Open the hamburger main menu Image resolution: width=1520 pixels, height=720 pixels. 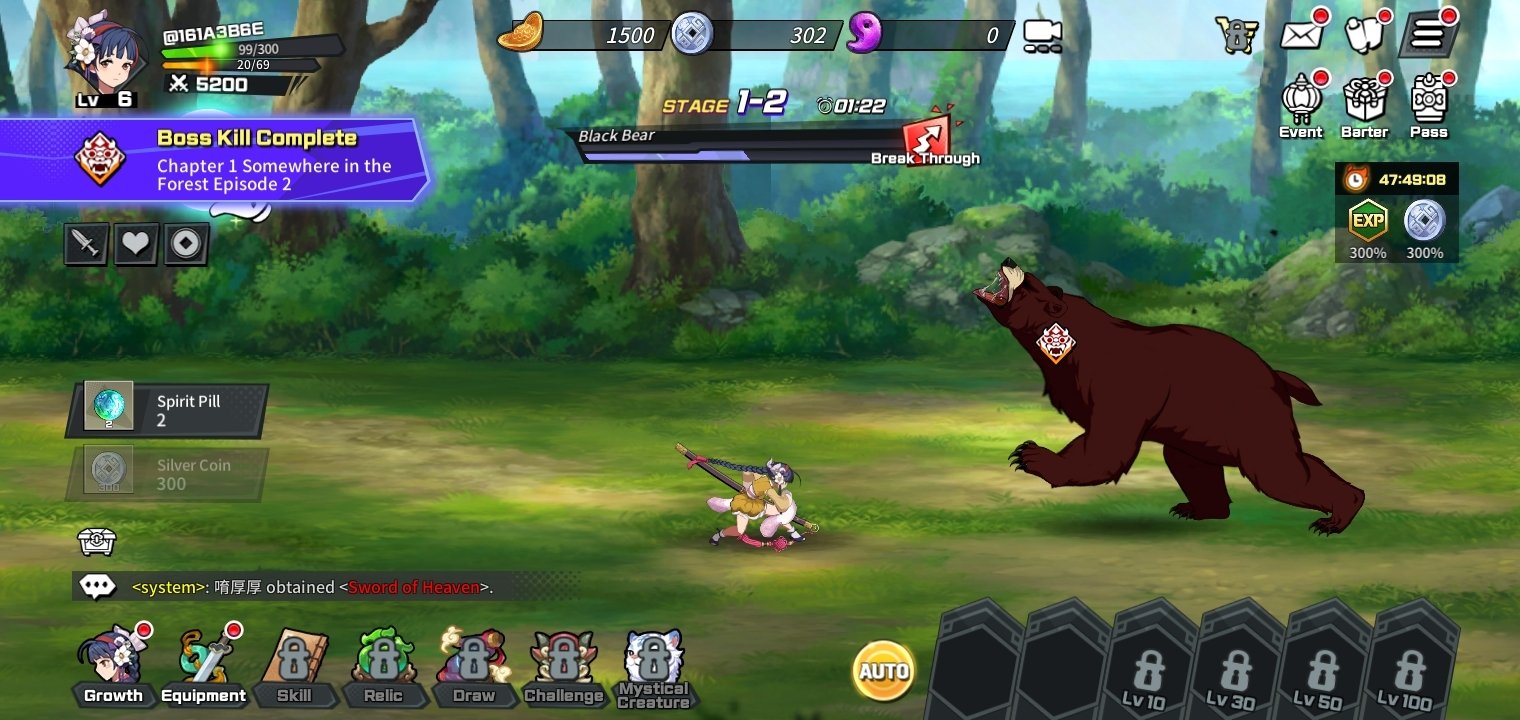pos(1427,35)
